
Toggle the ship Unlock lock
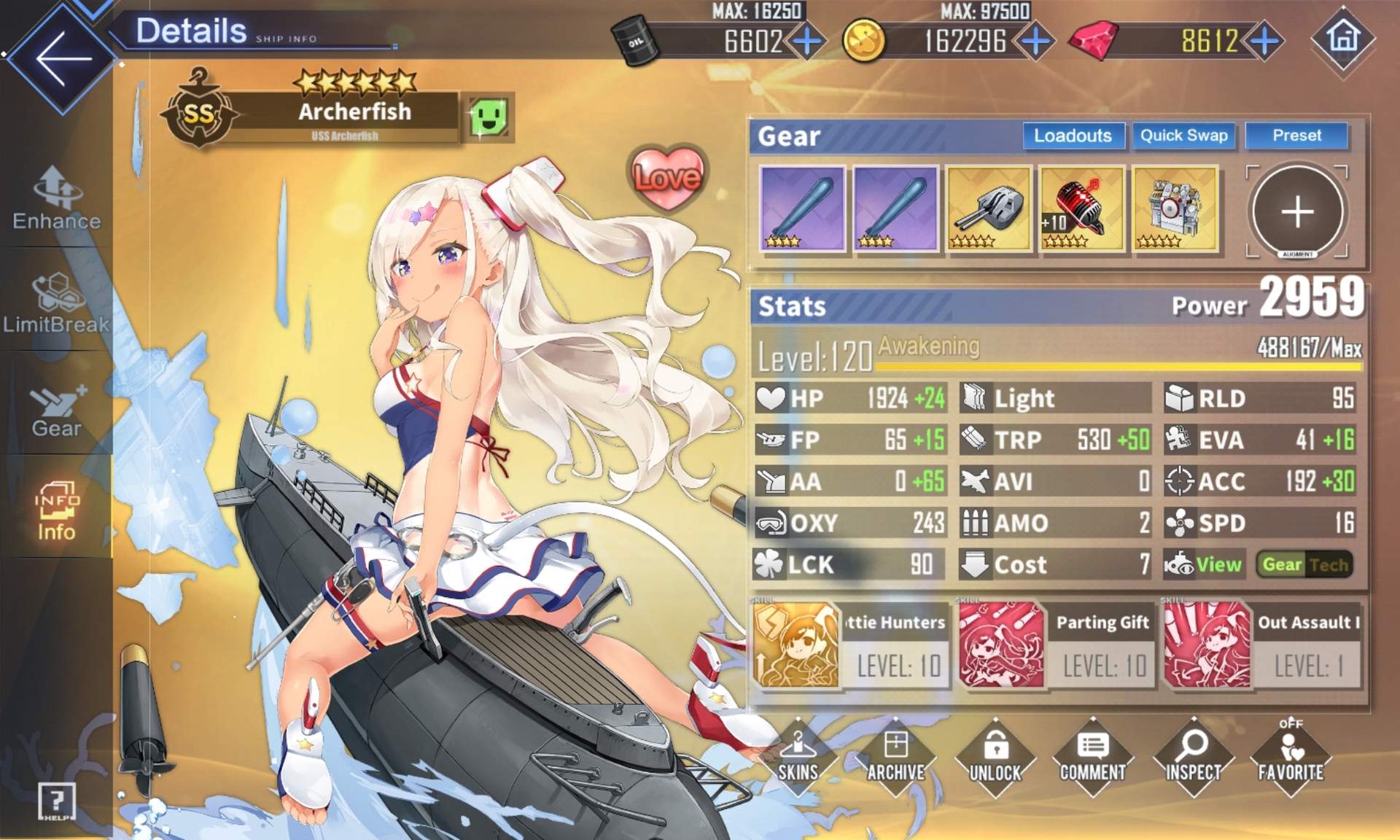995,758
